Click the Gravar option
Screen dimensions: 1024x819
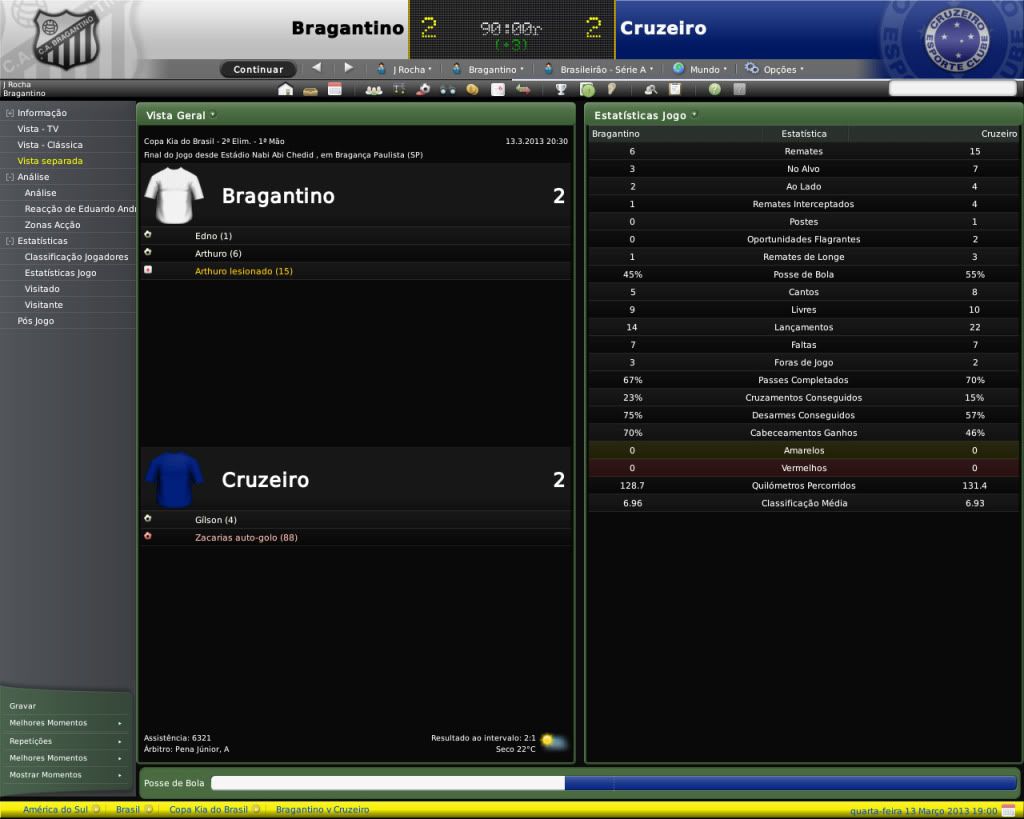tap(22, 706)
